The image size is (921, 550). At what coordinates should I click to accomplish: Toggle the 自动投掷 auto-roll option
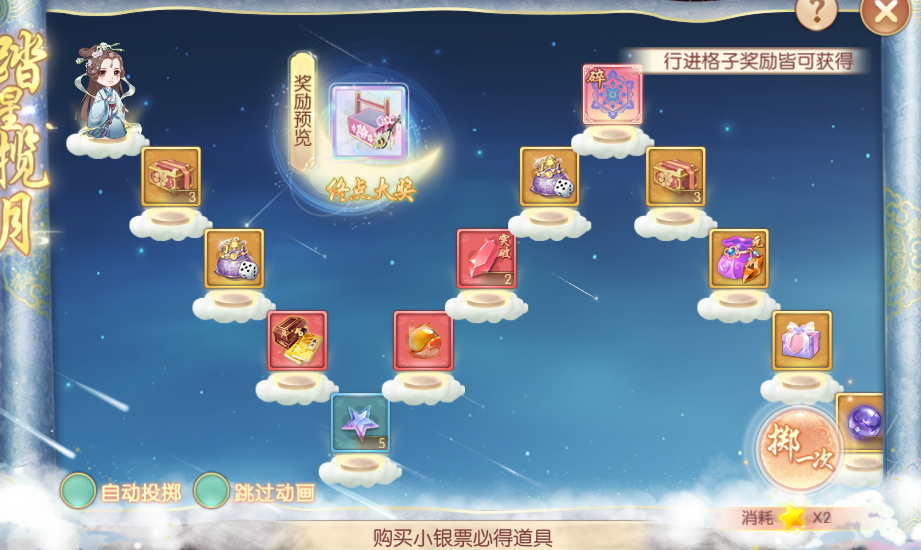point(78,491)
